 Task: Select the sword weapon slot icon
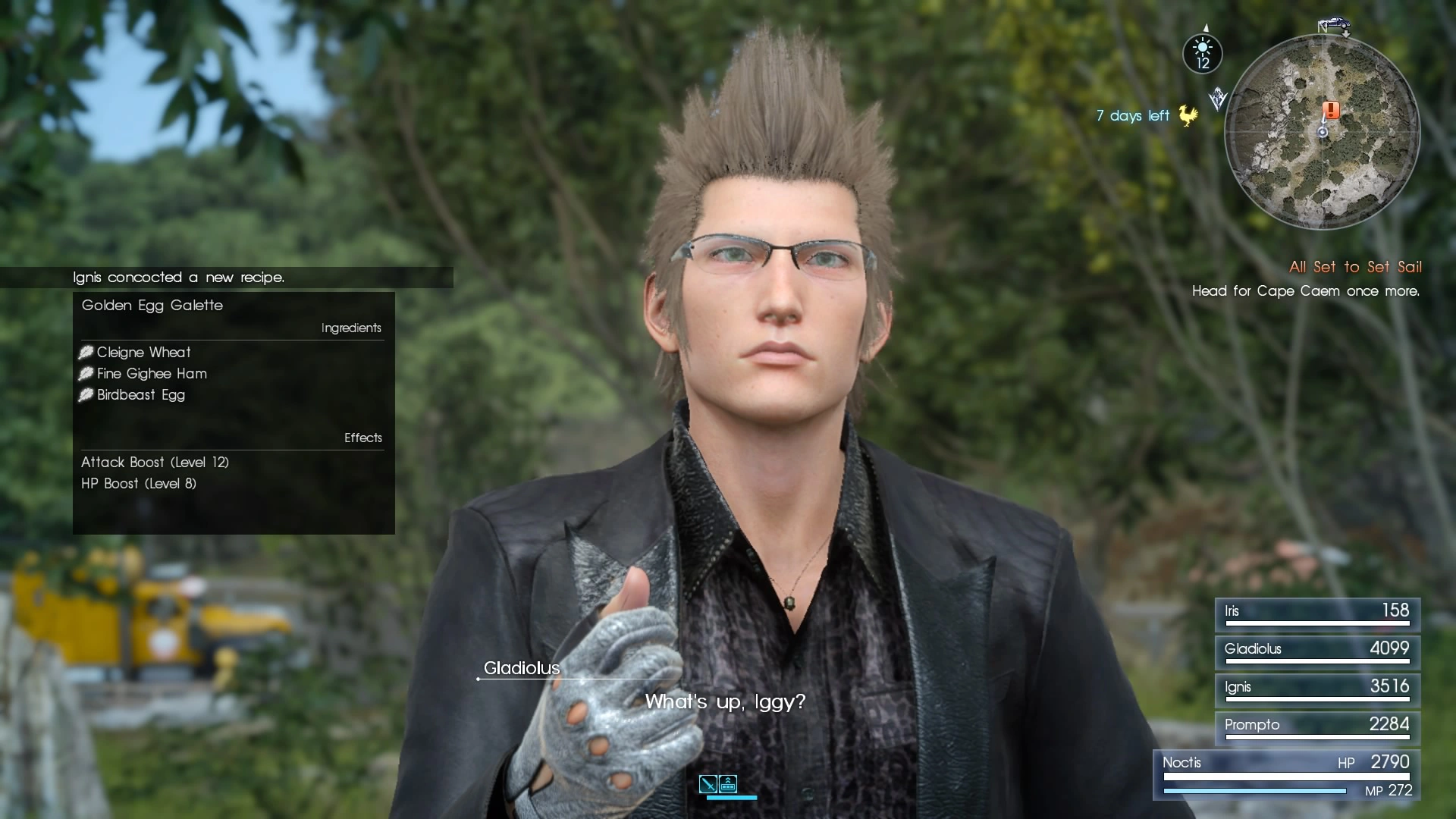click(708, 783)
